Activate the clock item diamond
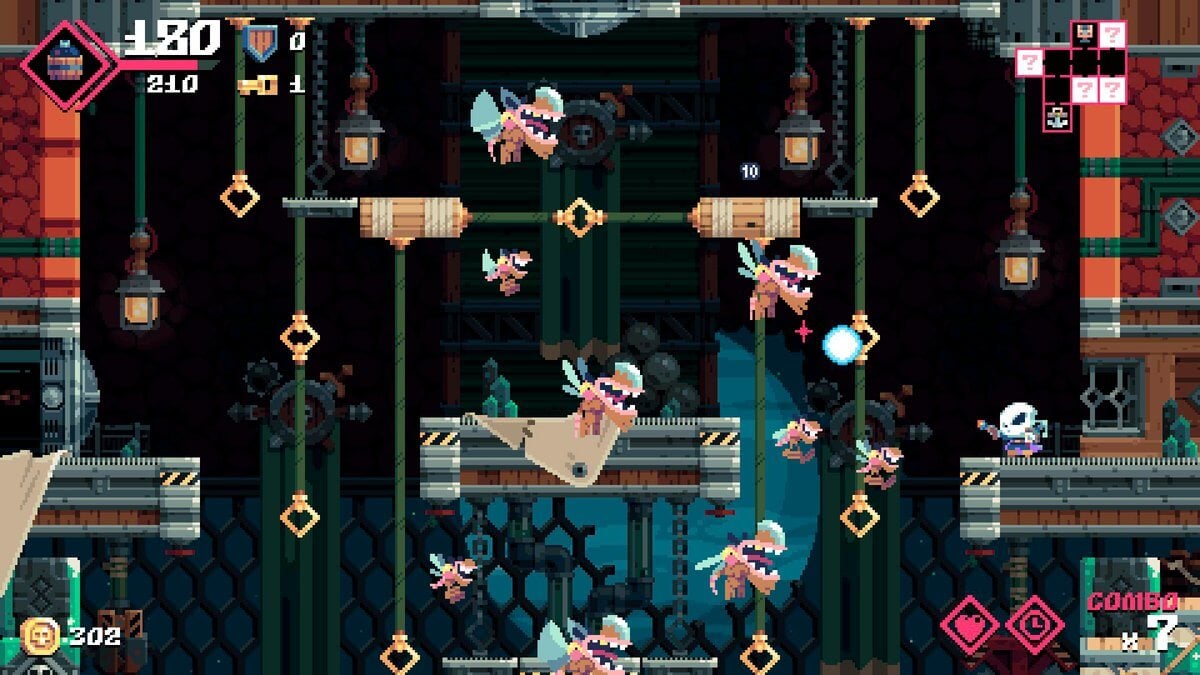1200x675 pixels. 1034,625
